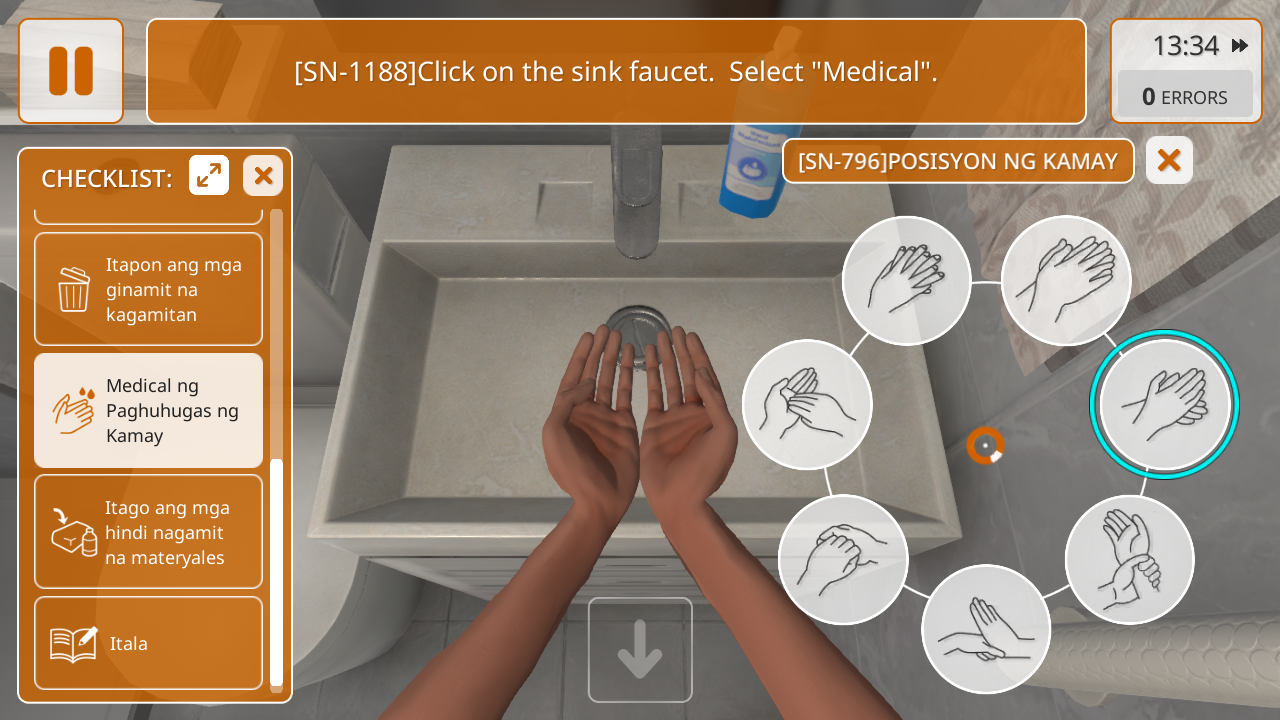Viewport: 1280px width, 720px height.
Task: Select the clasped fist hand position
Action: point(843,560)
